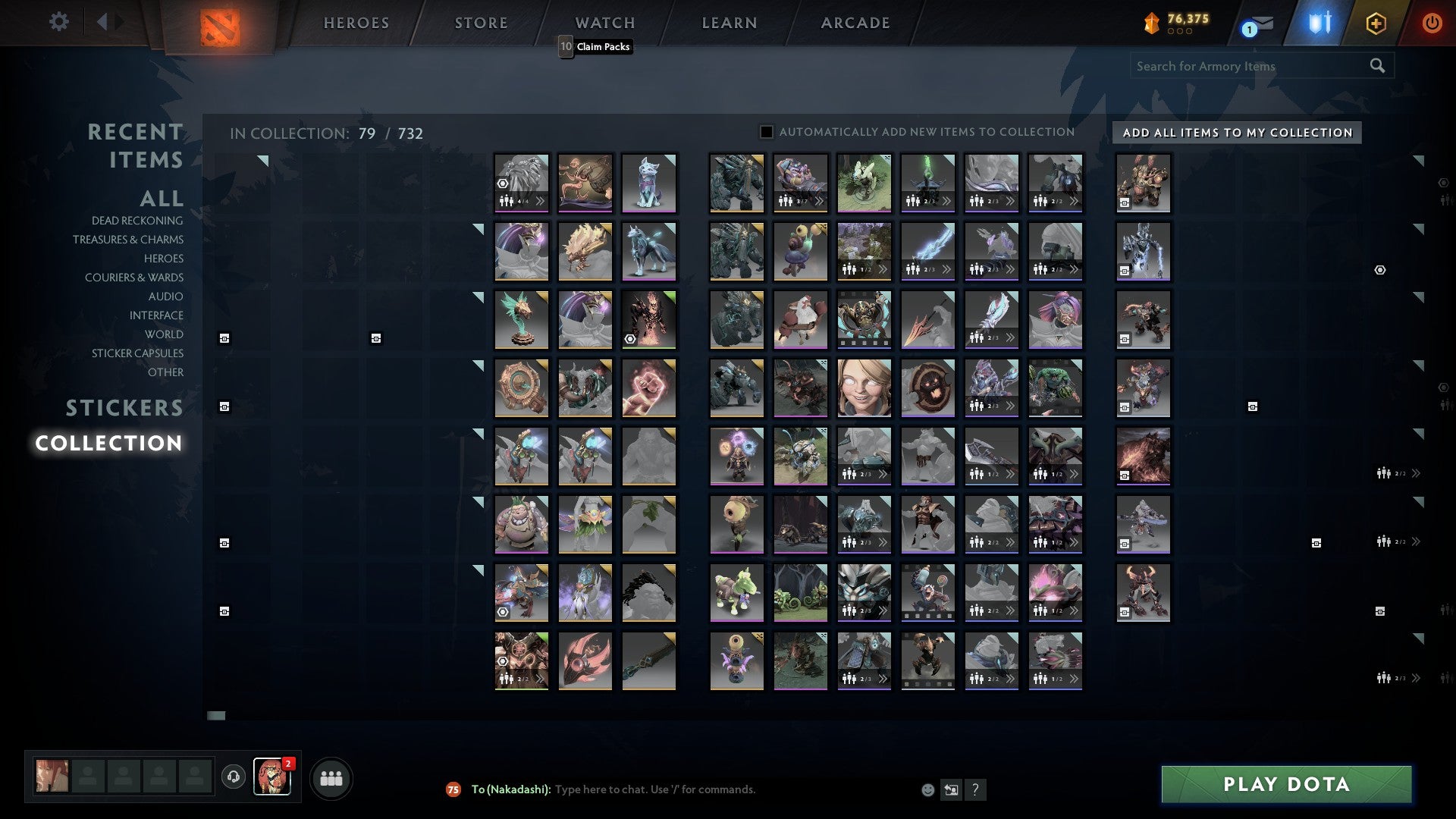The width and height of the screenshot is (1456, 819).
Task: Click the magnifying glass to search armory
Action: 1376,66
